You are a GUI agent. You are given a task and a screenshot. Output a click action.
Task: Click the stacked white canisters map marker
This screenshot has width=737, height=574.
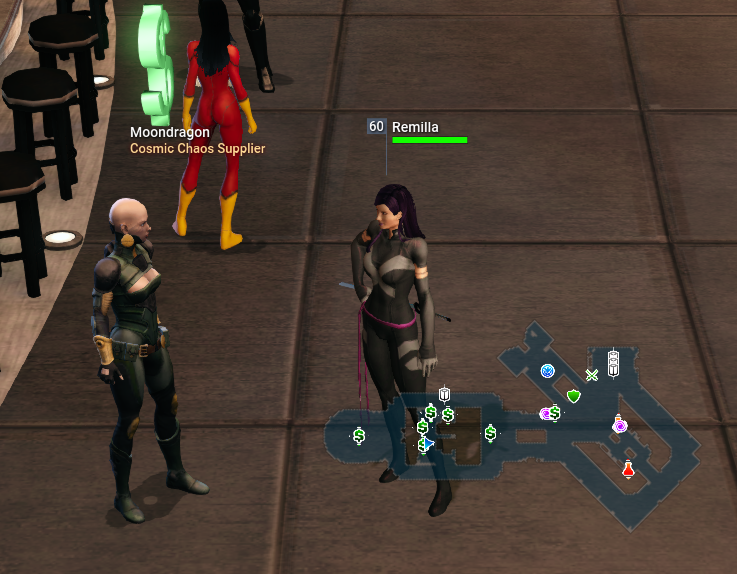point(614,362)
